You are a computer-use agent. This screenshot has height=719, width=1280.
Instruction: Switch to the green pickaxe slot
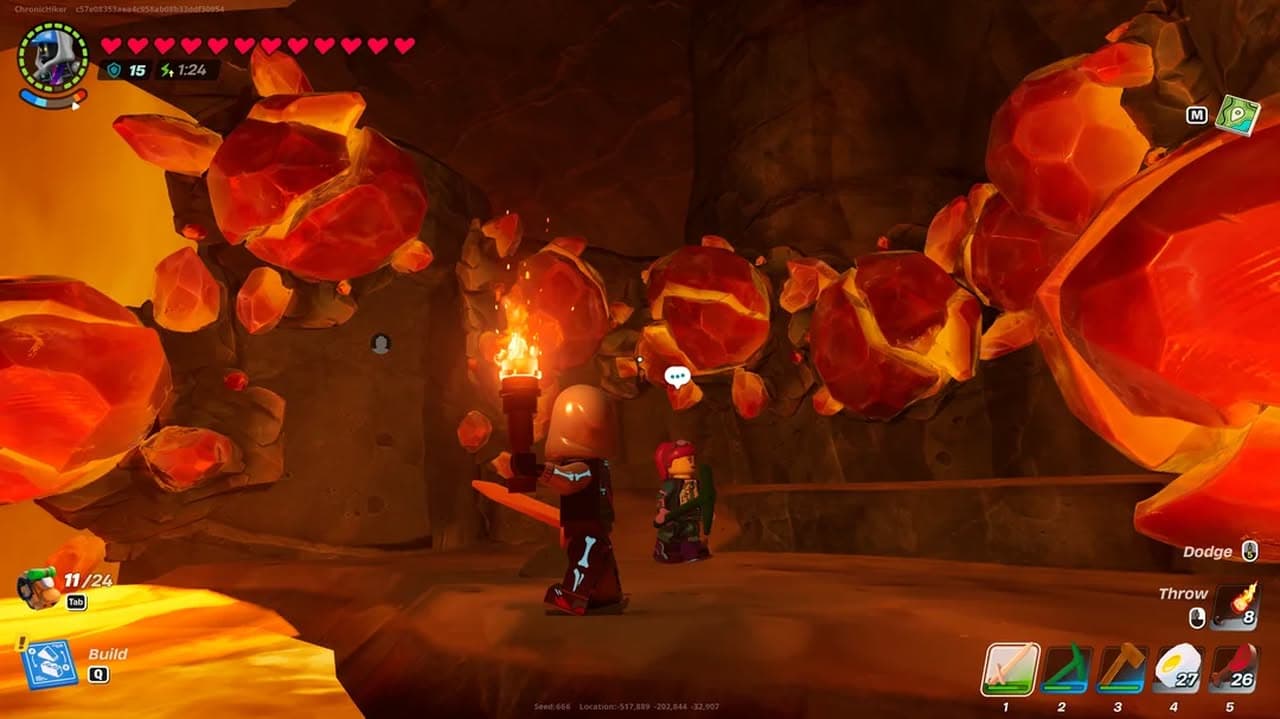tap(1066, 669)
